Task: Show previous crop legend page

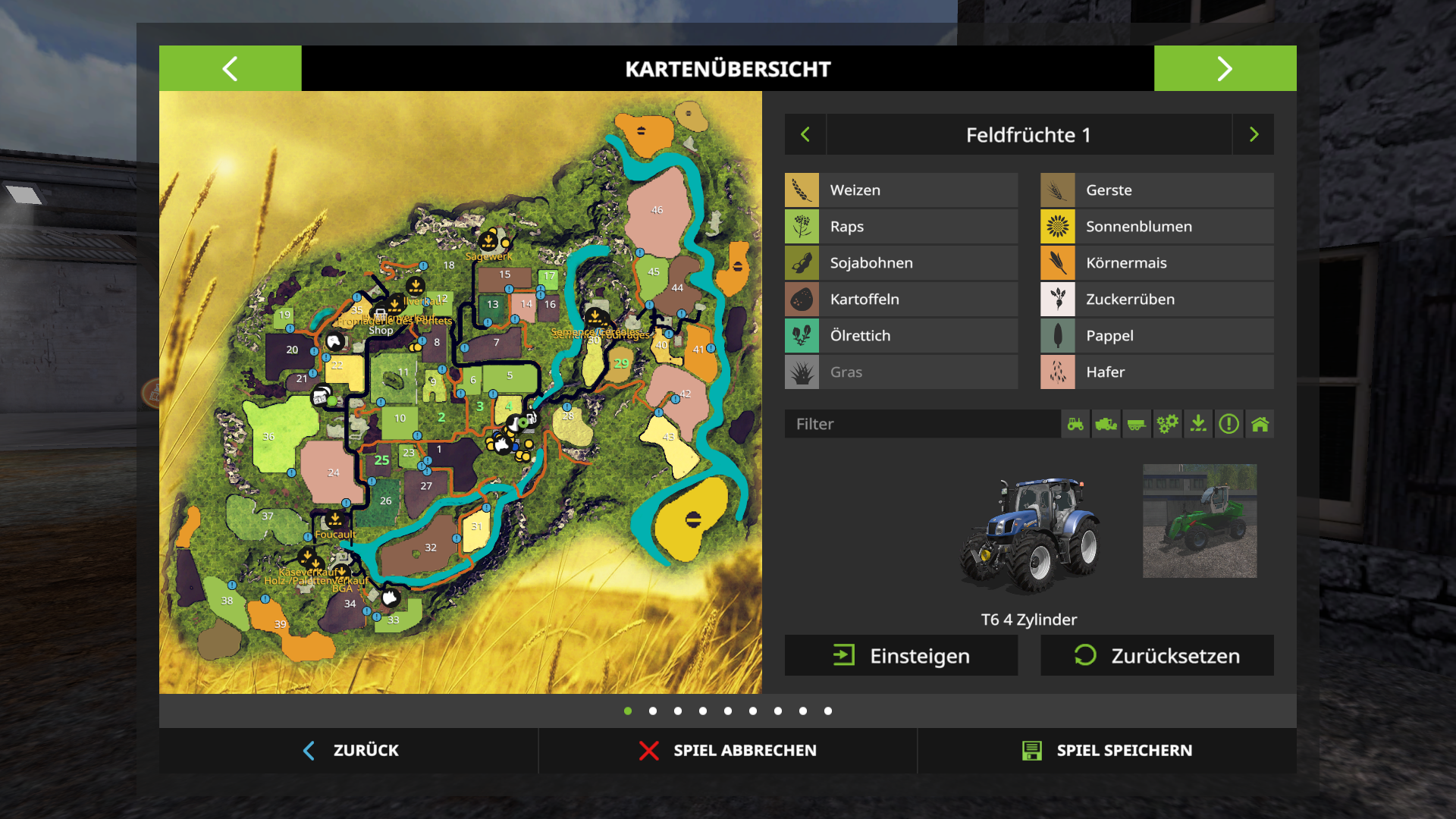Action: pyautogui.click(x=805, y=134)
